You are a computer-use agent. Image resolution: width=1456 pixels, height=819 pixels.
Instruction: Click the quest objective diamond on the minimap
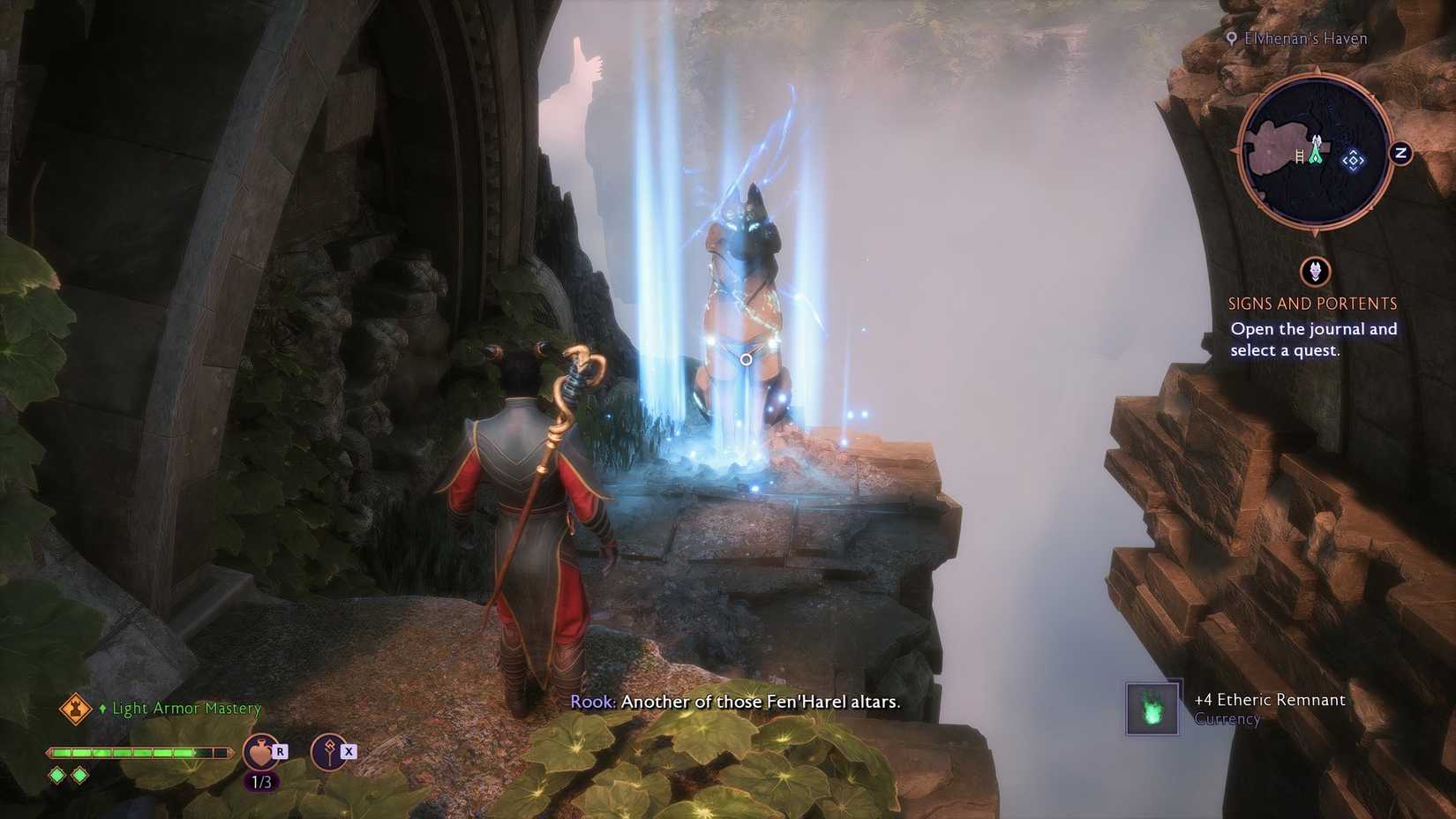[x=1354, y=160]
